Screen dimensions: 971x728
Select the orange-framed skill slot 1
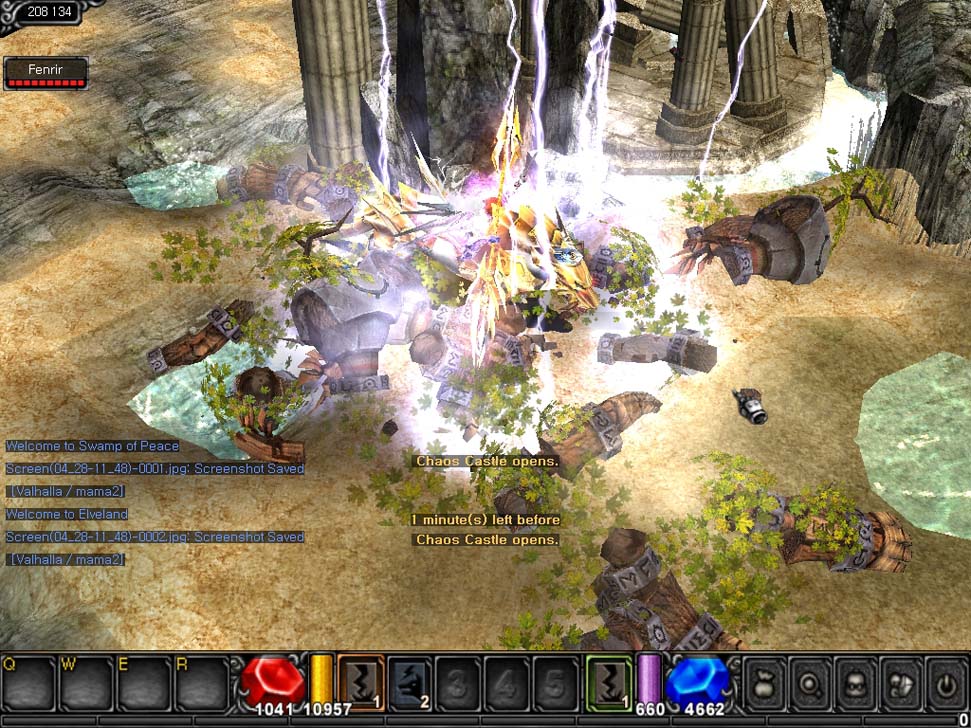coord(361,682)
